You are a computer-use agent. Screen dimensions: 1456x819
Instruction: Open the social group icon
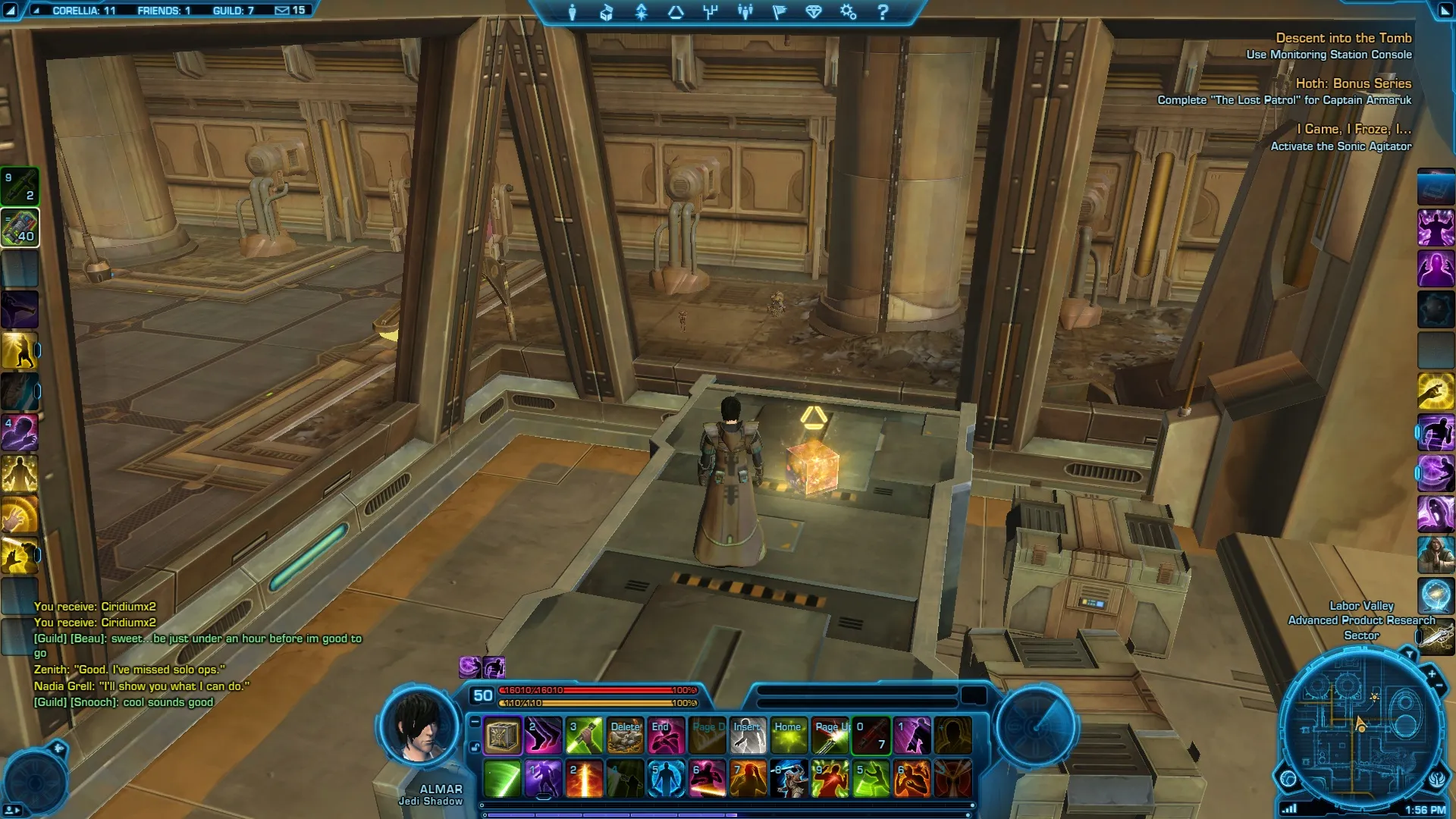pos(745,12)
